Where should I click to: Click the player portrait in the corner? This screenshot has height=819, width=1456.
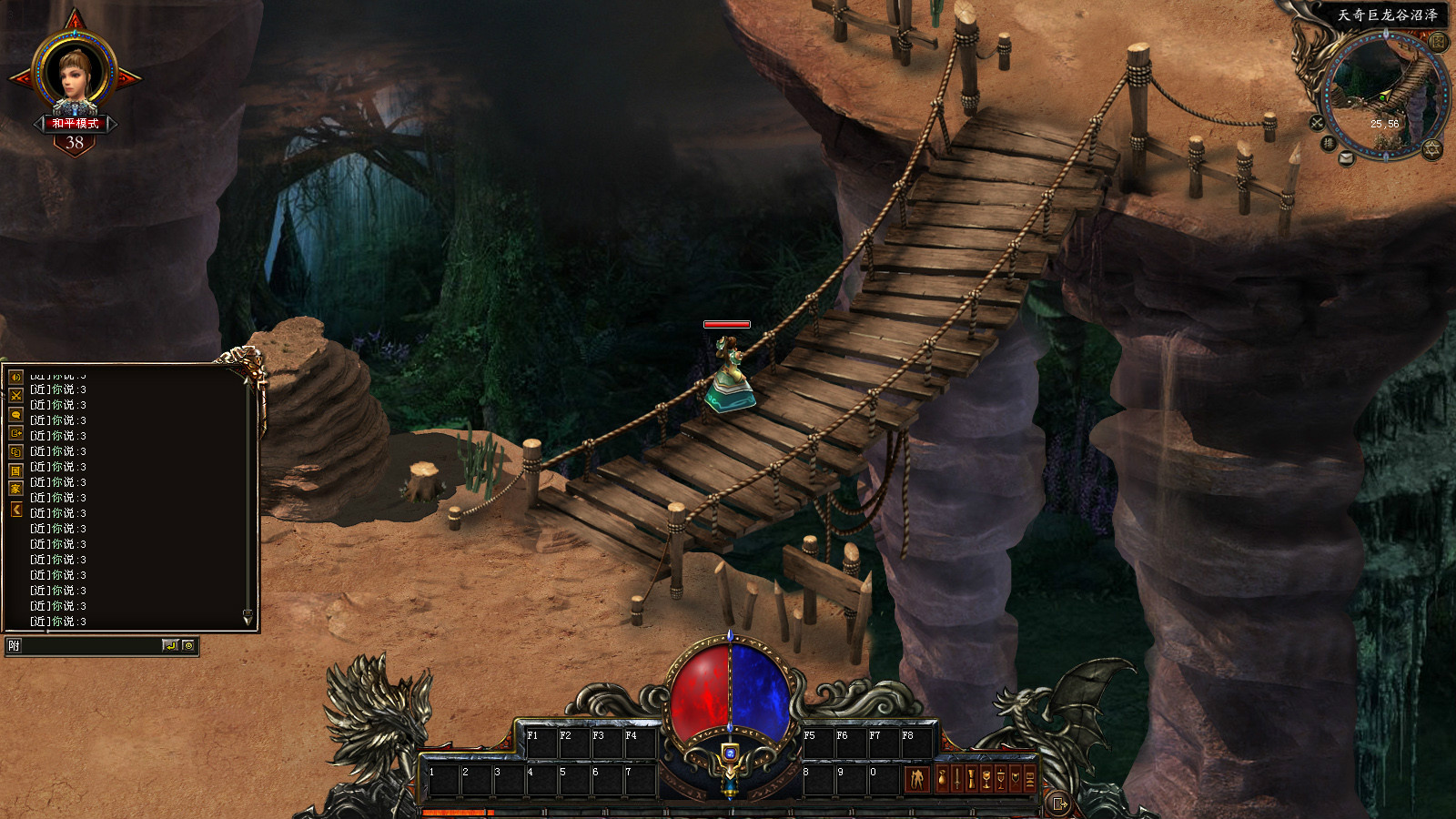click(x=75, y=73)
